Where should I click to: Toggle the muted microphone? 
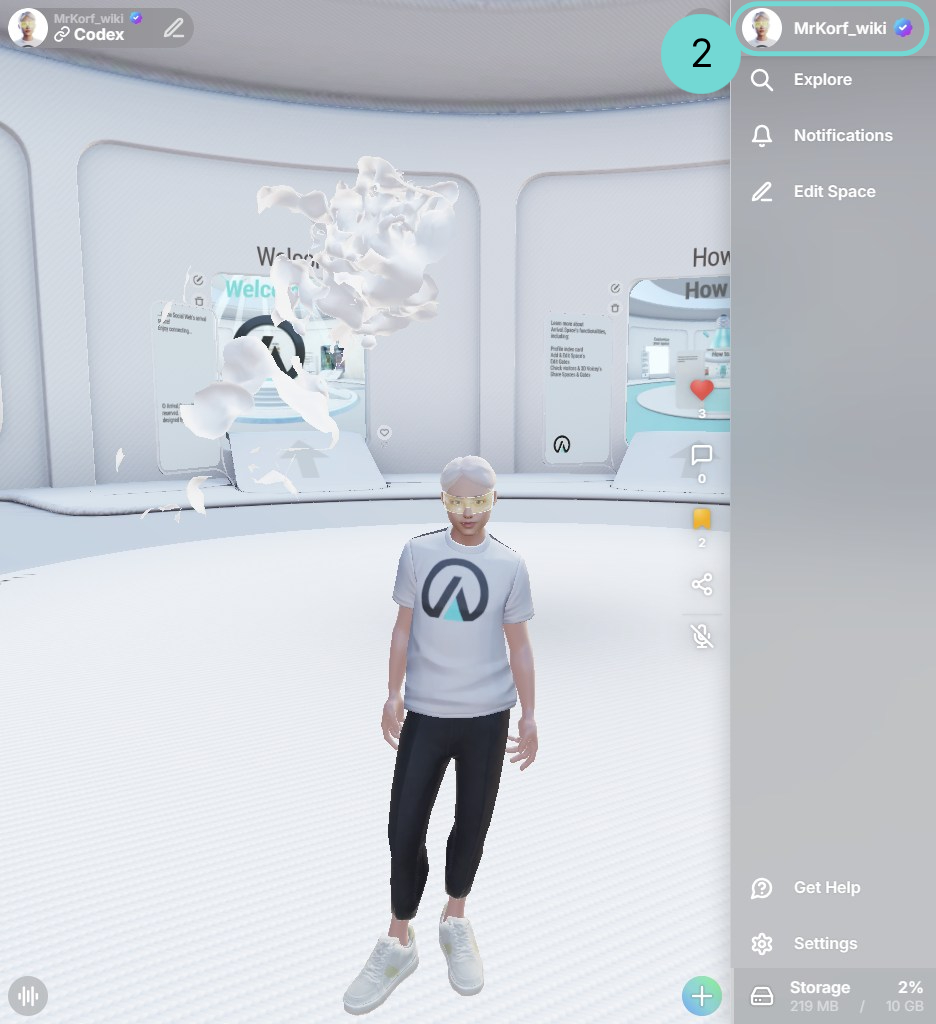point(702,636)
